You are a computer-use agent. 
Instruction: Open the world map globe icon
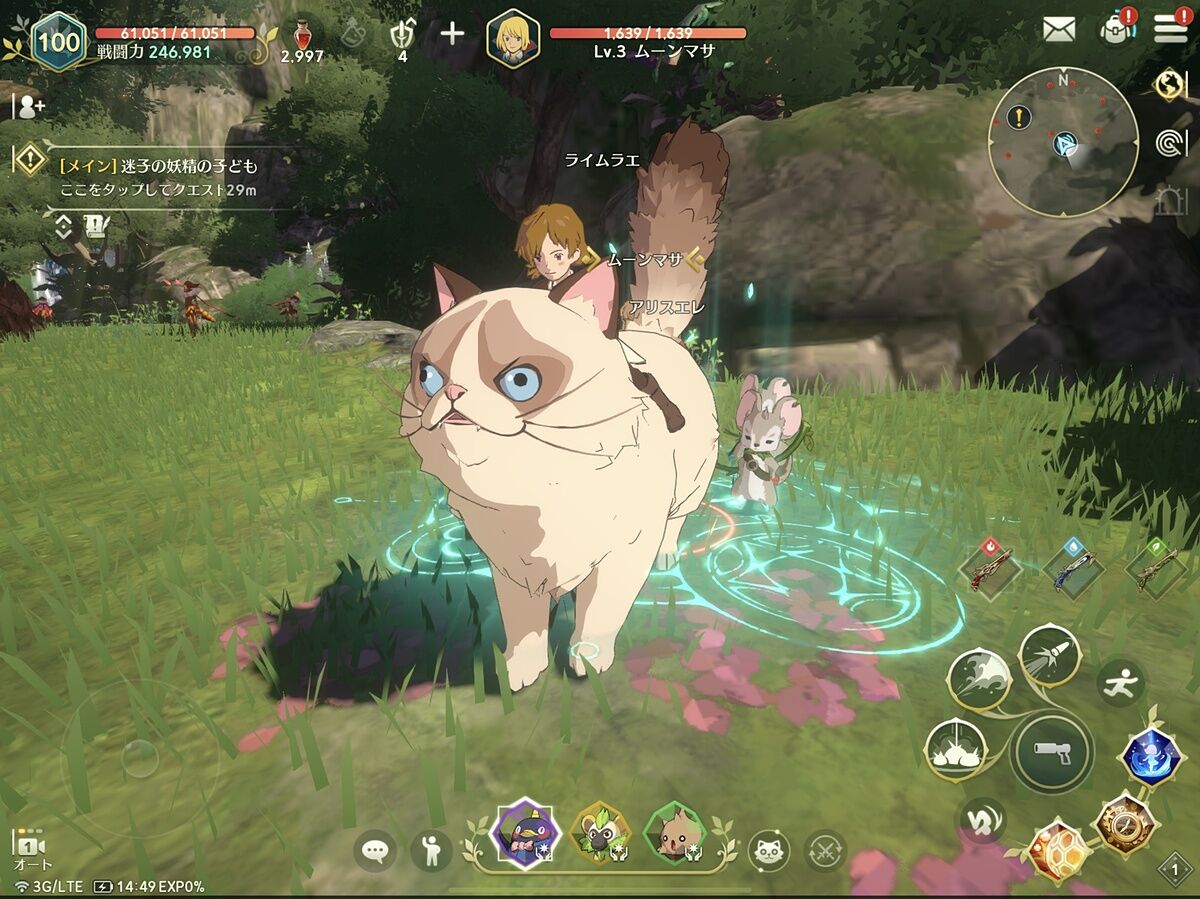1168,85
